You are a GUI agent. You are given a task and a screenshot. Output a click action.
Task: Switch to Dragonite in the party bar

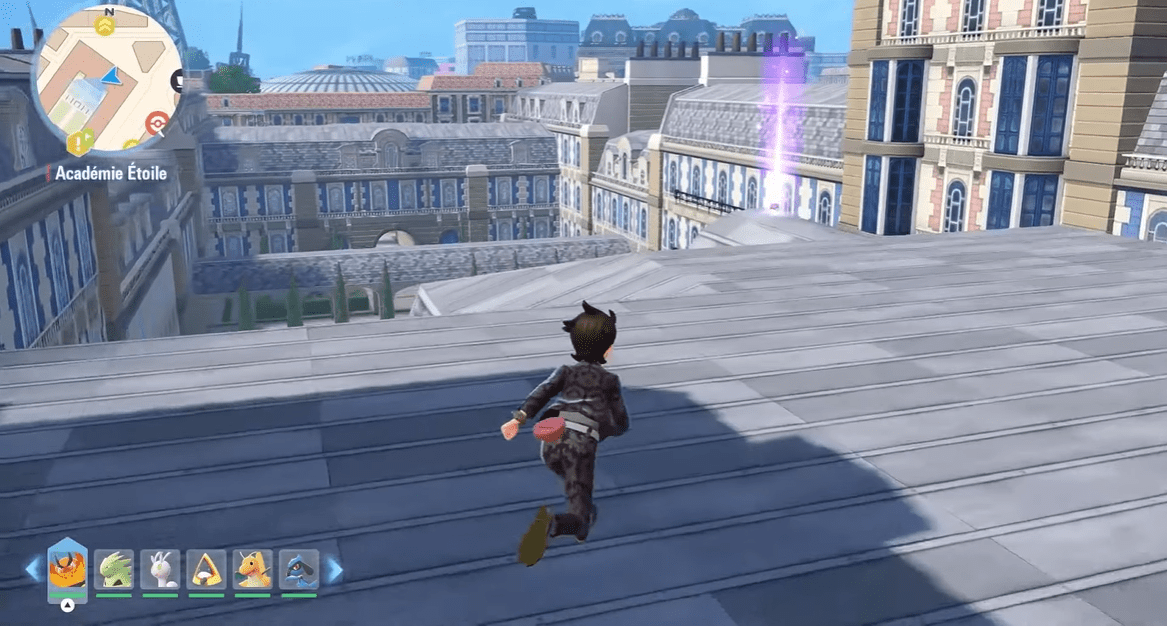click(x=253, y=570)
